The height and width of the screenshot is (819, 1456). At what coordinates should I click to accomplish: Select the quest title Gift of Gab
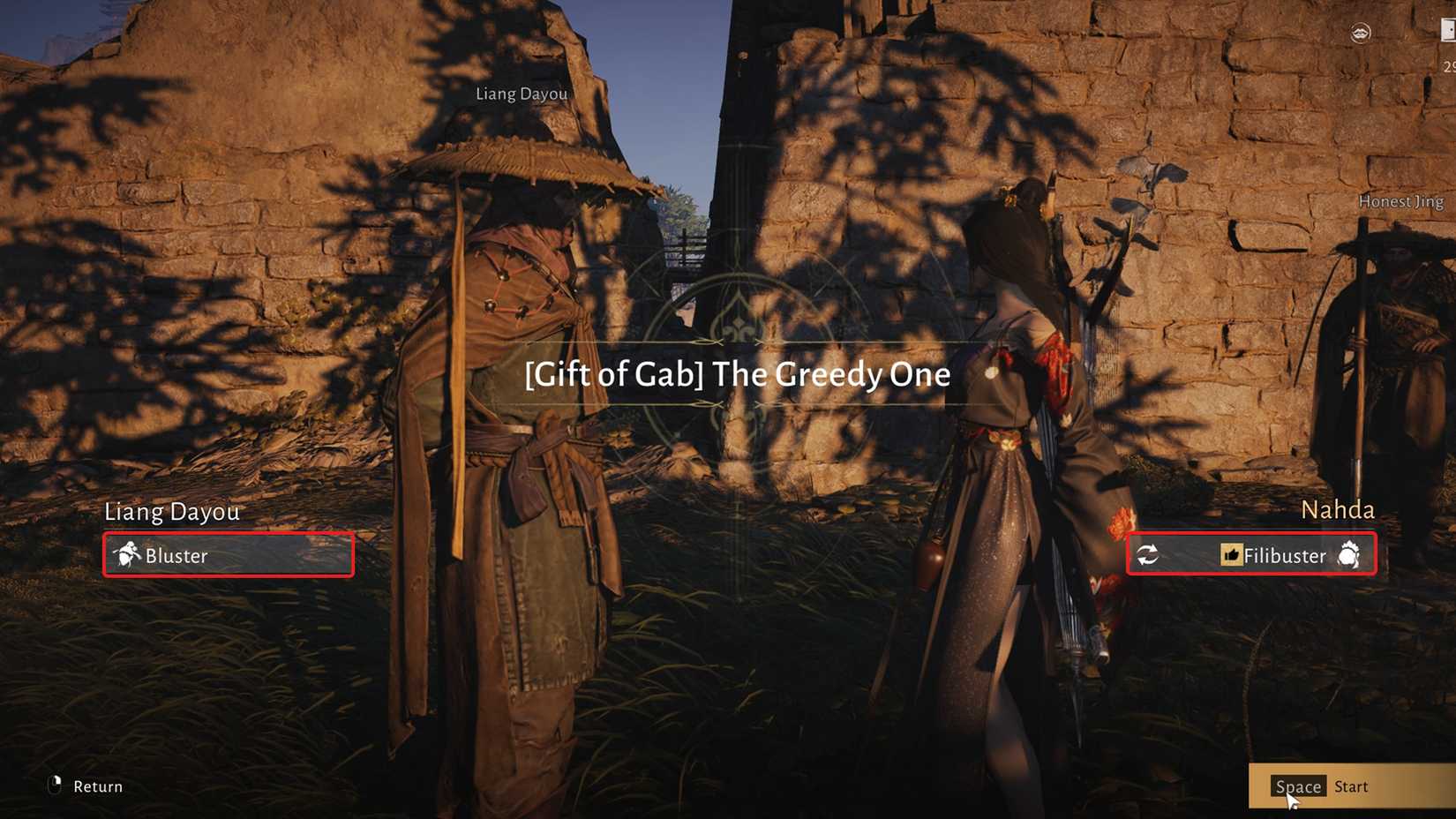tap(736, 374)
